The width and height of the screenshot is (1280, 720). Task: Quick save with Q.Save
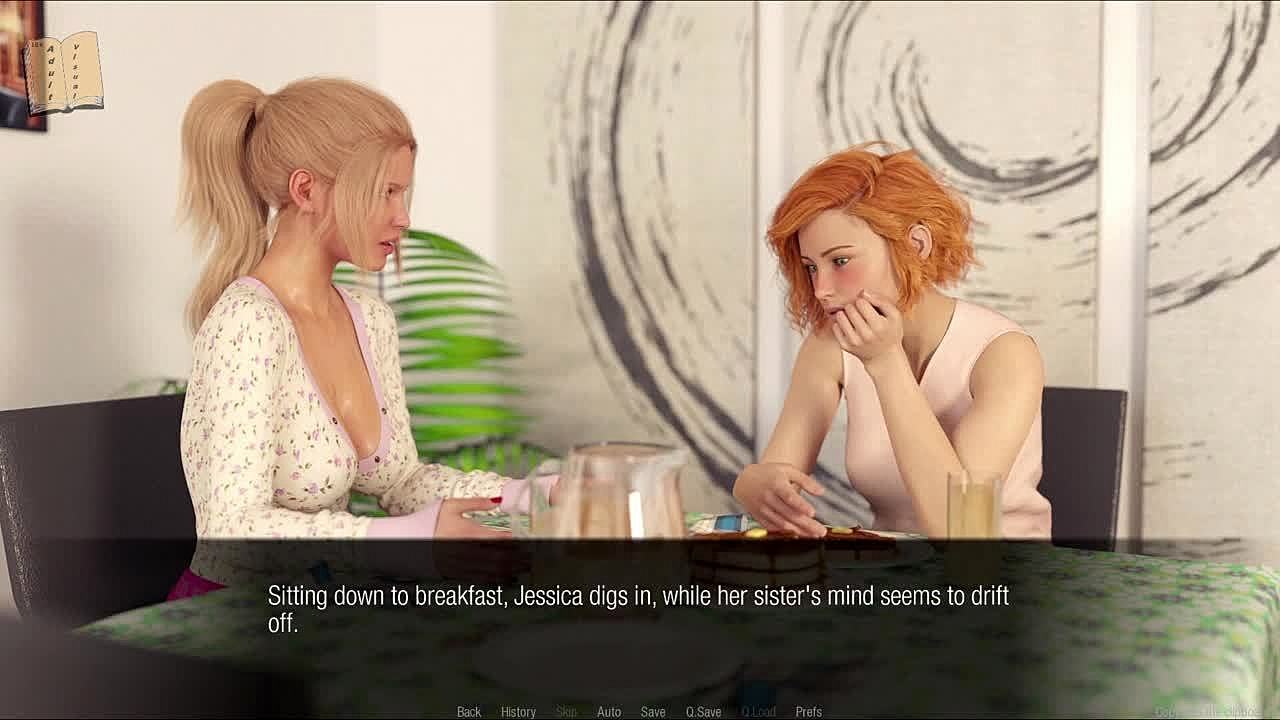703,712
